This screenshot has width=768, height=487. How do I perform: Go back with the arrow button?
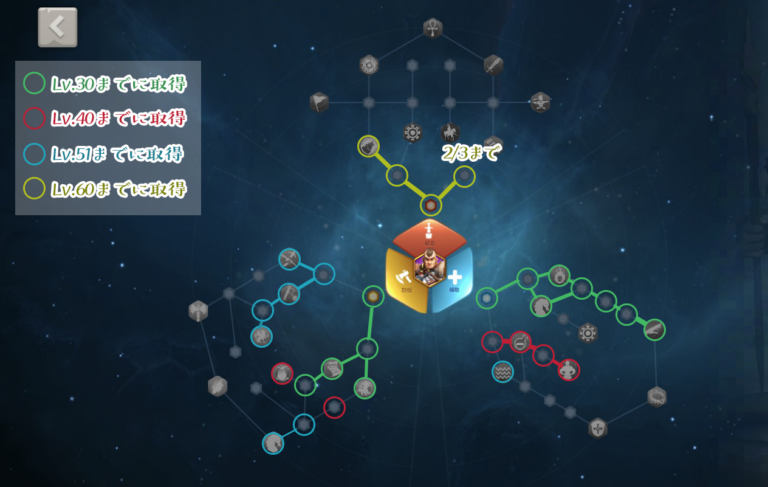click(57, 28)
